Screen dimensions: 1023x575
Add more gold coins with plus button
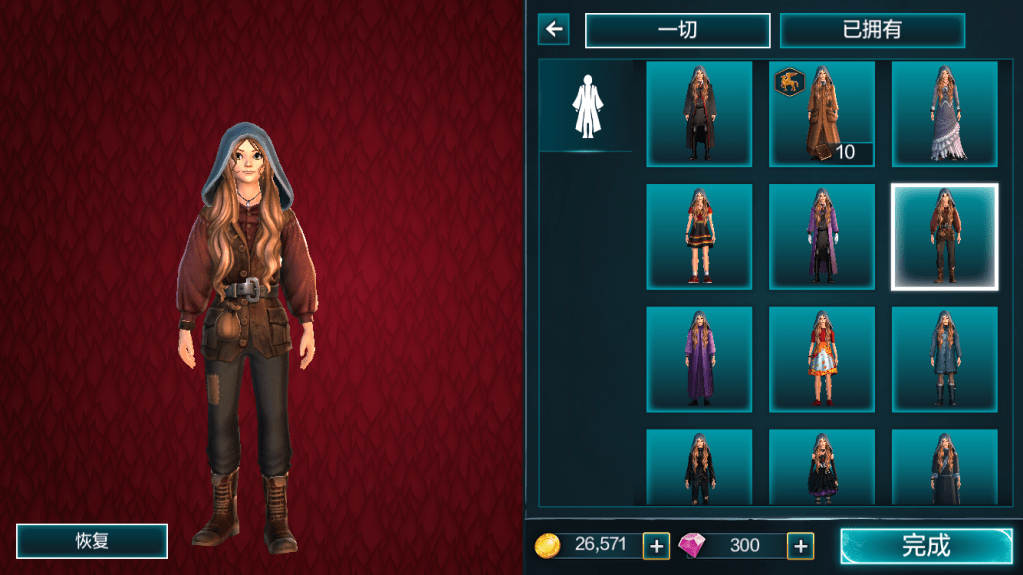click(x=656, y=546)
